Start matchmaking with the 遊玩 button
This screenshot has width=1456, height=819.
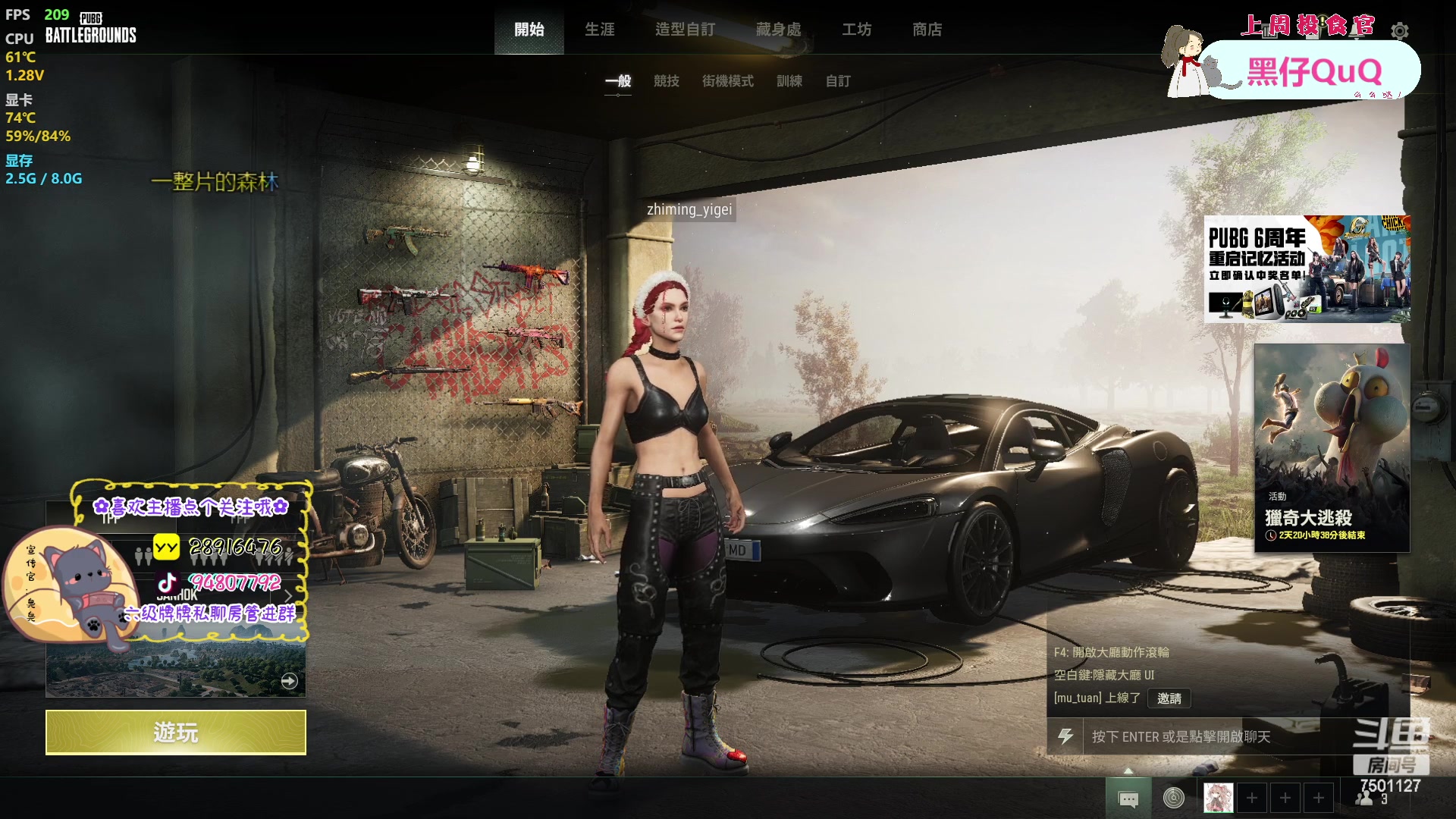point(175,733)
